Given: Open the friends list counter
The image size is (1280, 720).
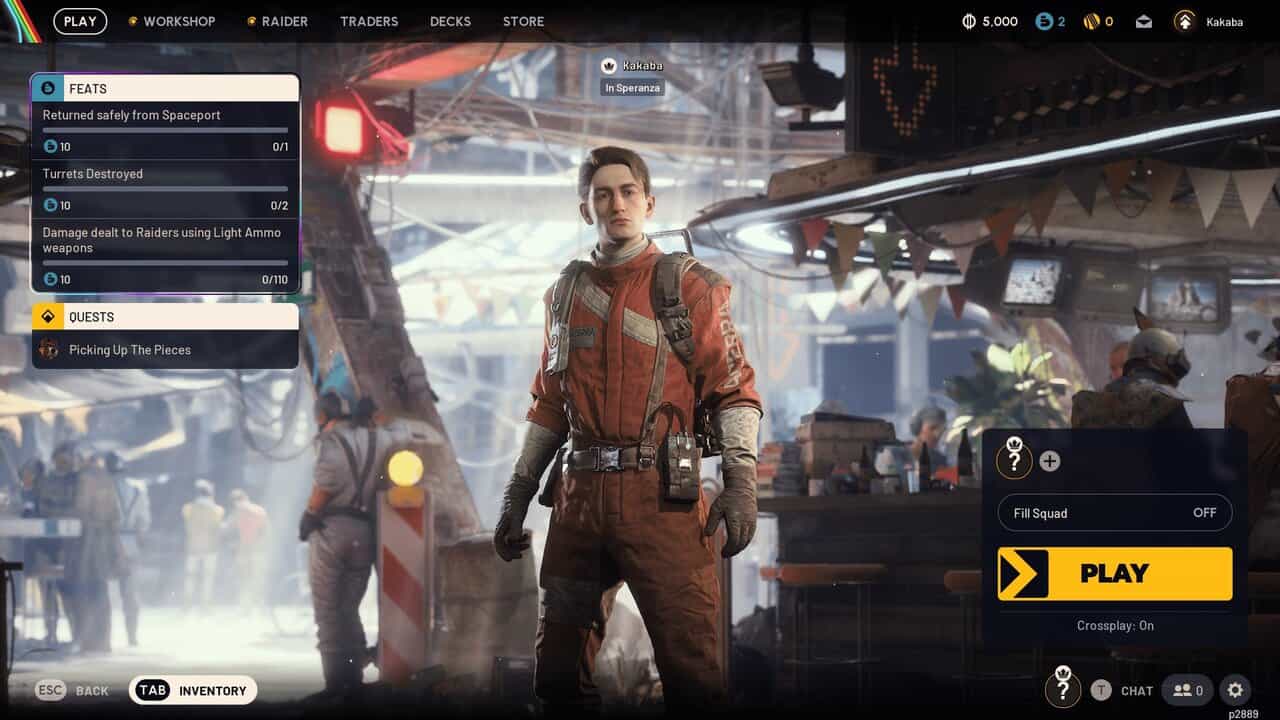Looking at the screenshot, I should (x=1188, y=690).
